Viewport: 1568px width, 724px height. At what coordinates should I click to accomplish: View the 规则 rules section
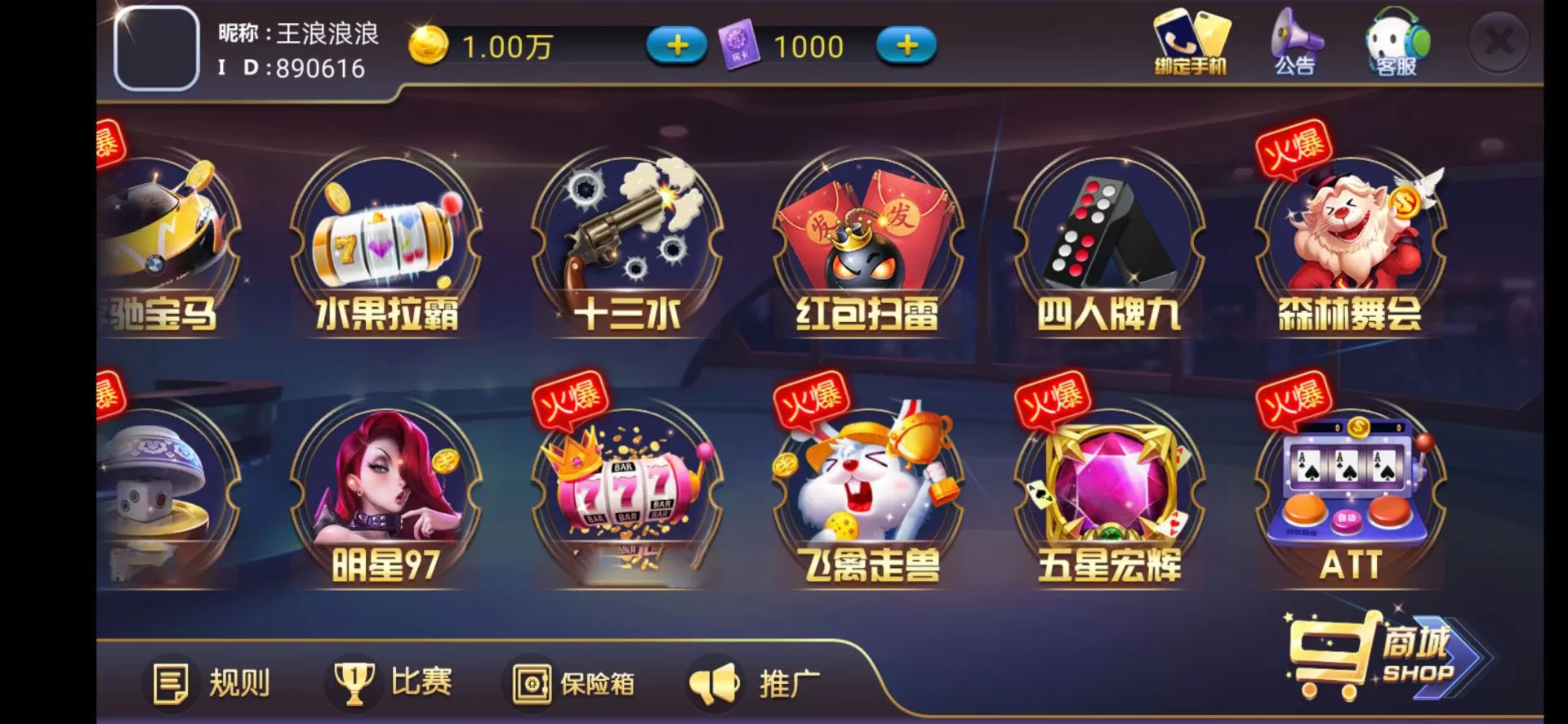point(212,682)
